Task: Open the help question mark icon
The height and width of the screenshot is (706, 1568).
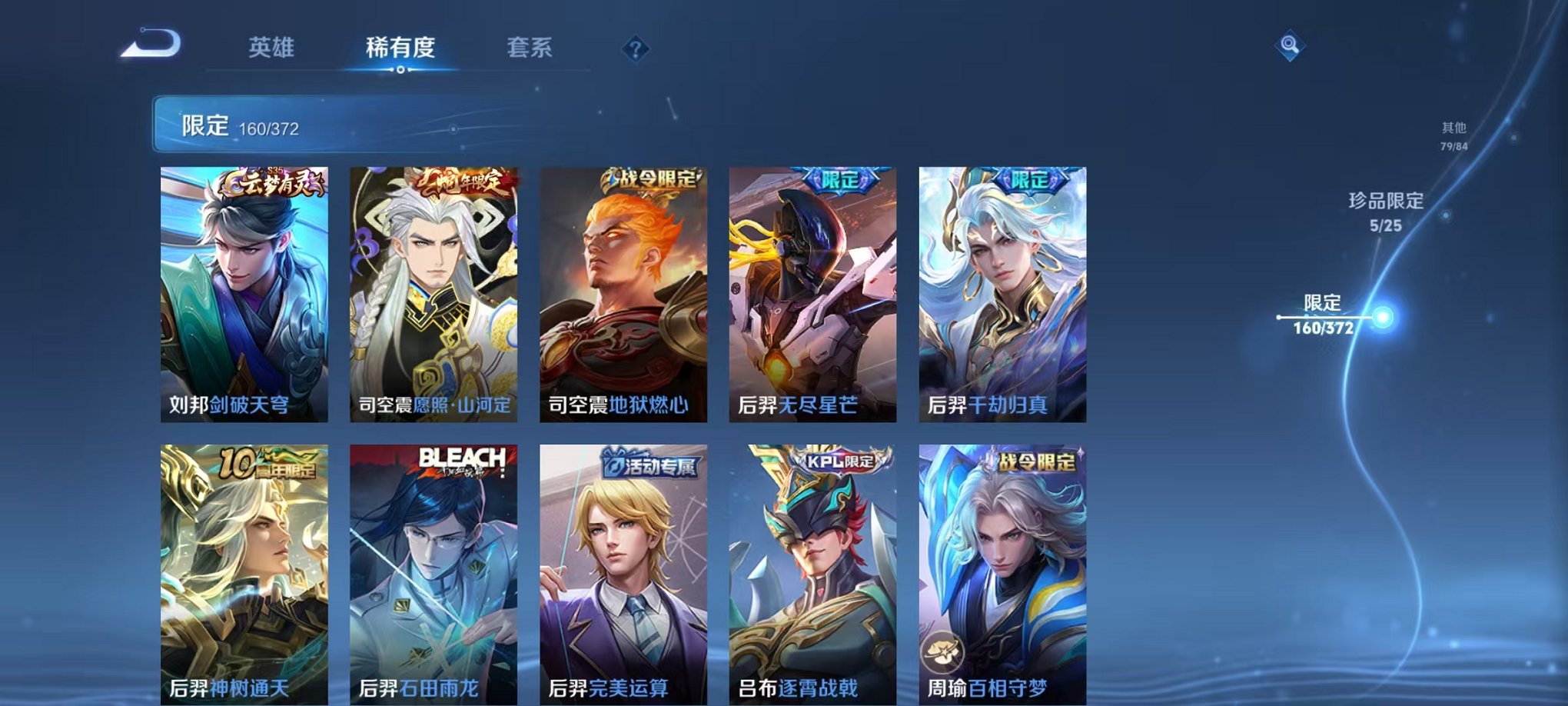Action: (x=635, y=50)
